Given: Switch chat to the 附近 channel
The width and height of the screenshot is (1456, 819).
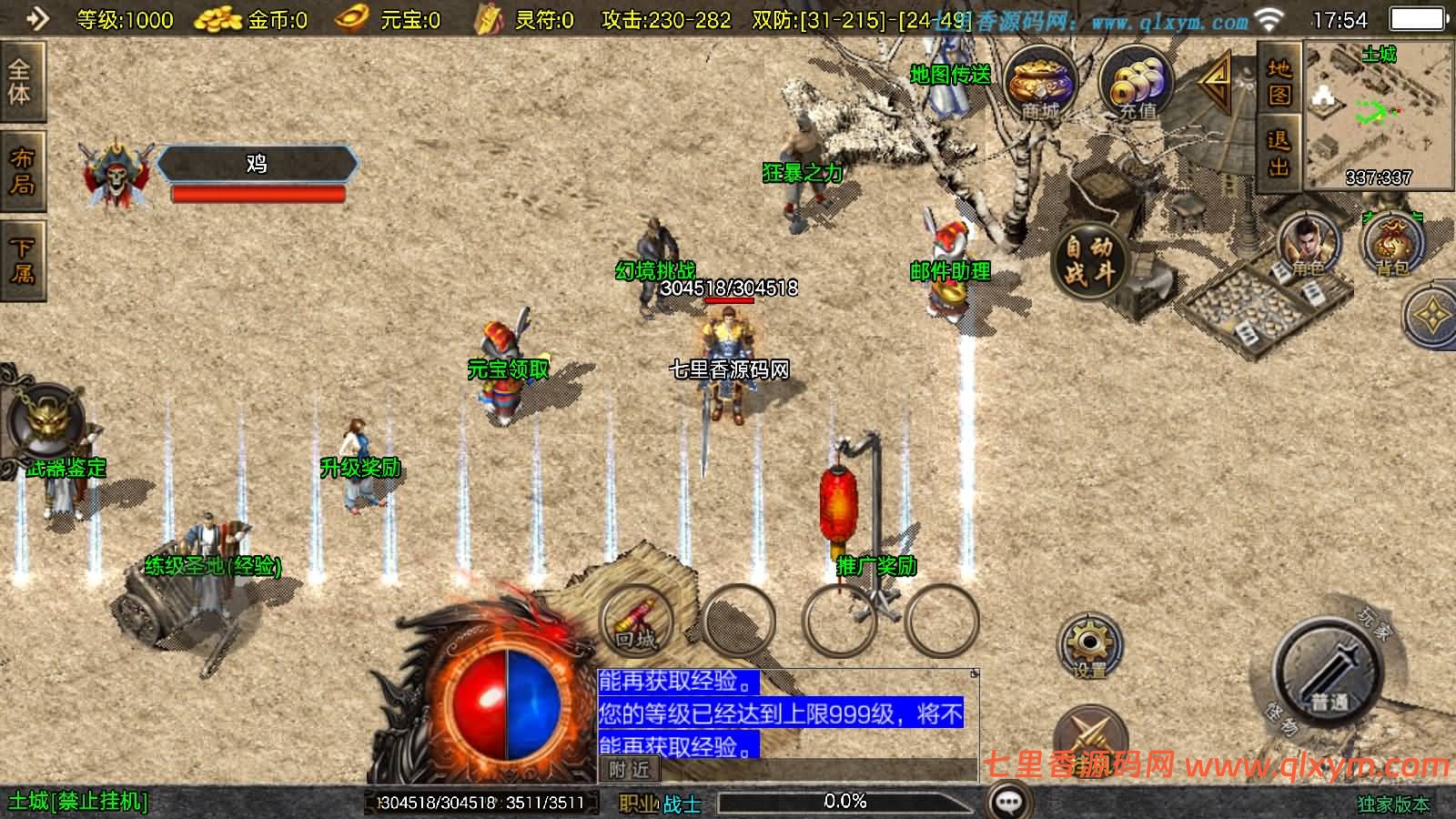Looking at the screenshot, I should [630, 770].
